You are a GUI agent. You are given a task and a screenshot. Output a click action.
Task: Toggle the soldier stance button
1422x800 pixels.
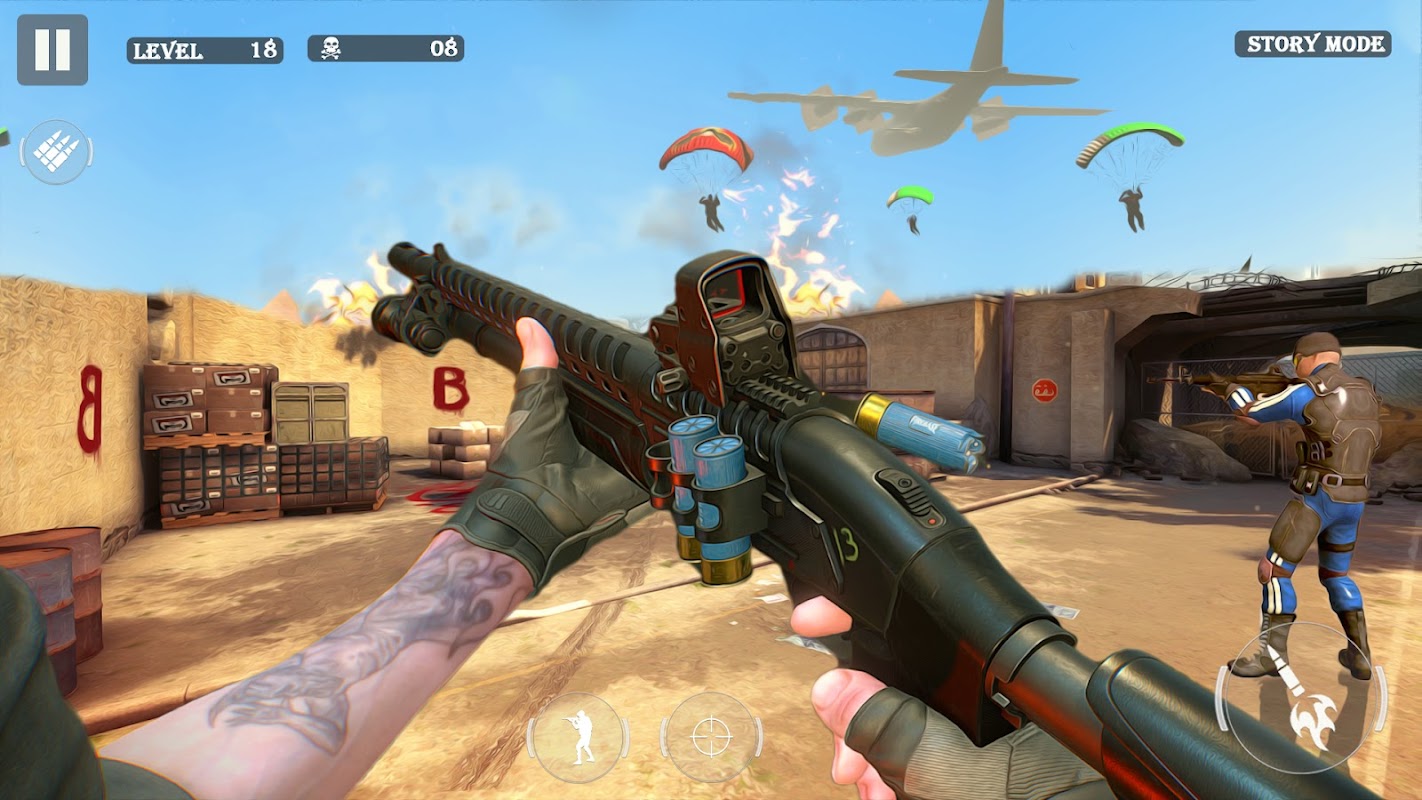click(x=578, y=738)
